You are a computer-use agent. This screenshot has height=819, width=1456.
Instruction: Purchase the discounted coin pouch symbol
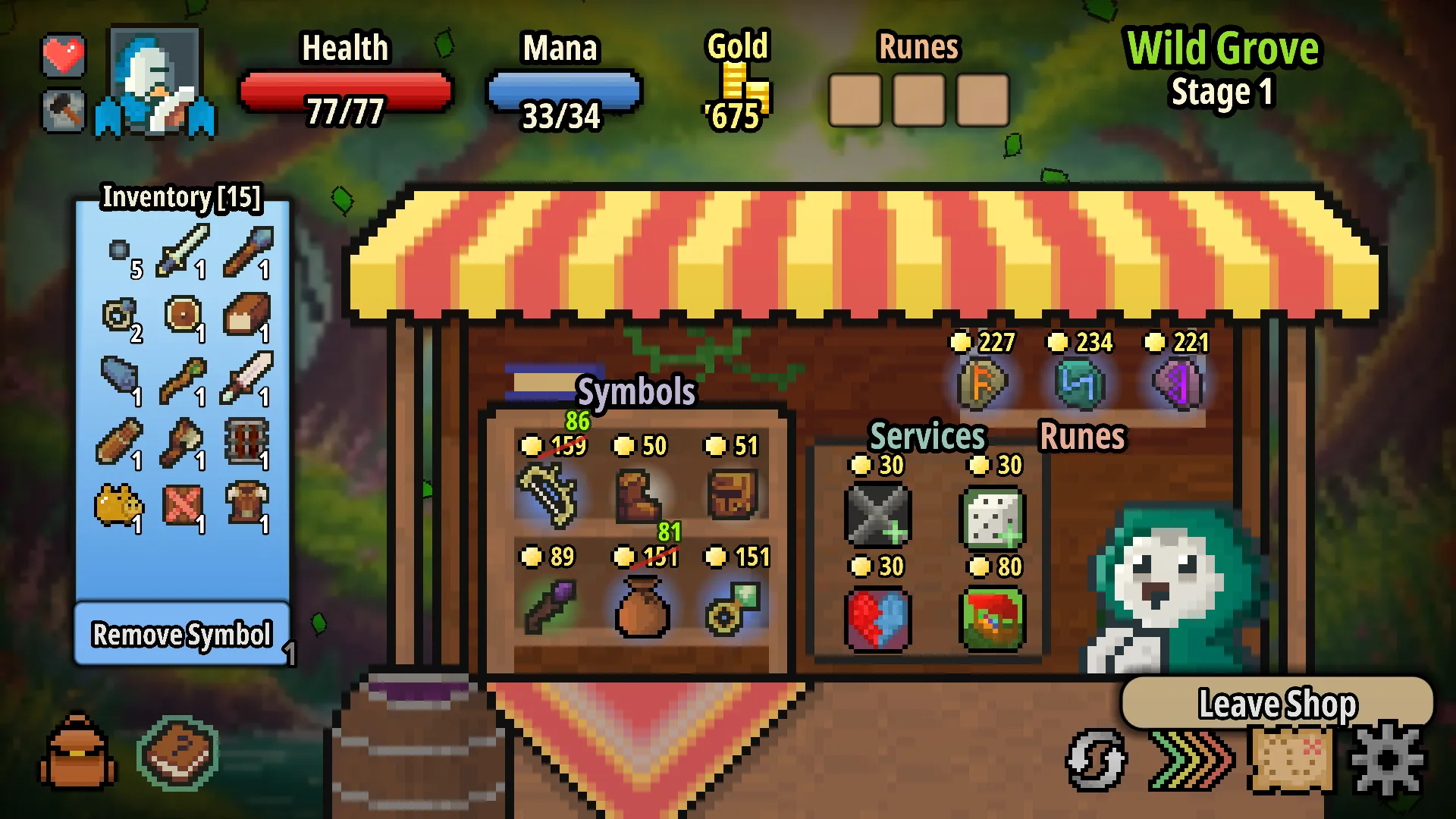[x=642, y=607]
